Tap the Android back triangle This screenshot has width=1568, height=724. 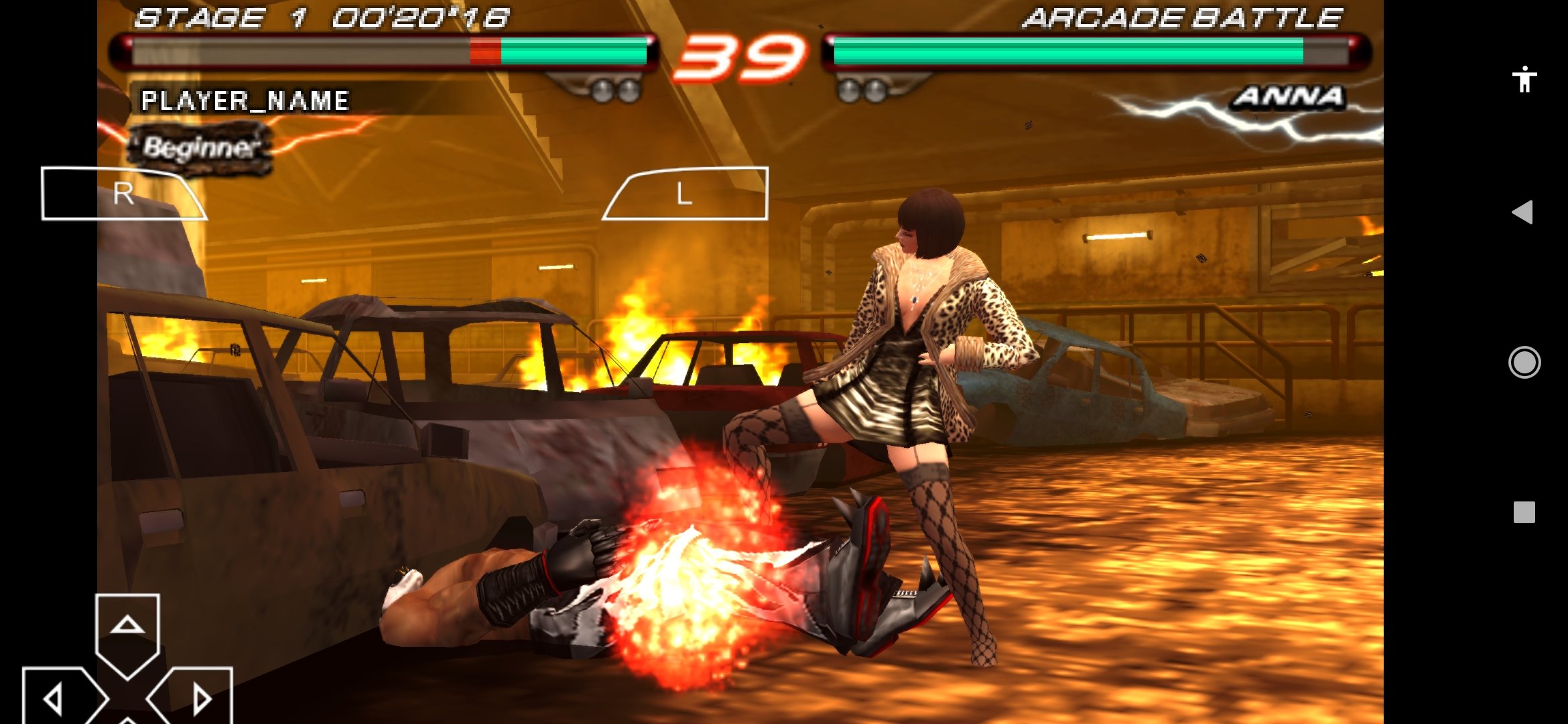[x=1522, y=213]
